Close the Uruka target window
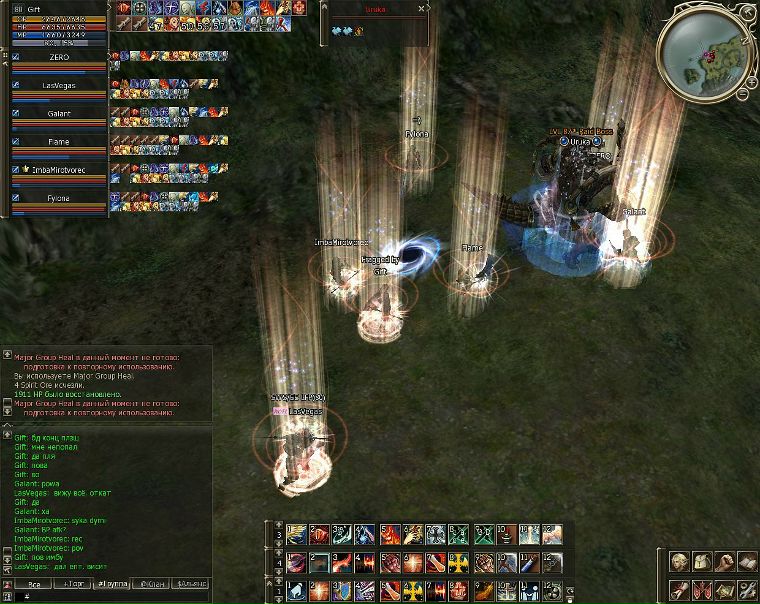The height and width of the screenshot is (604, 760). point(421,8)
